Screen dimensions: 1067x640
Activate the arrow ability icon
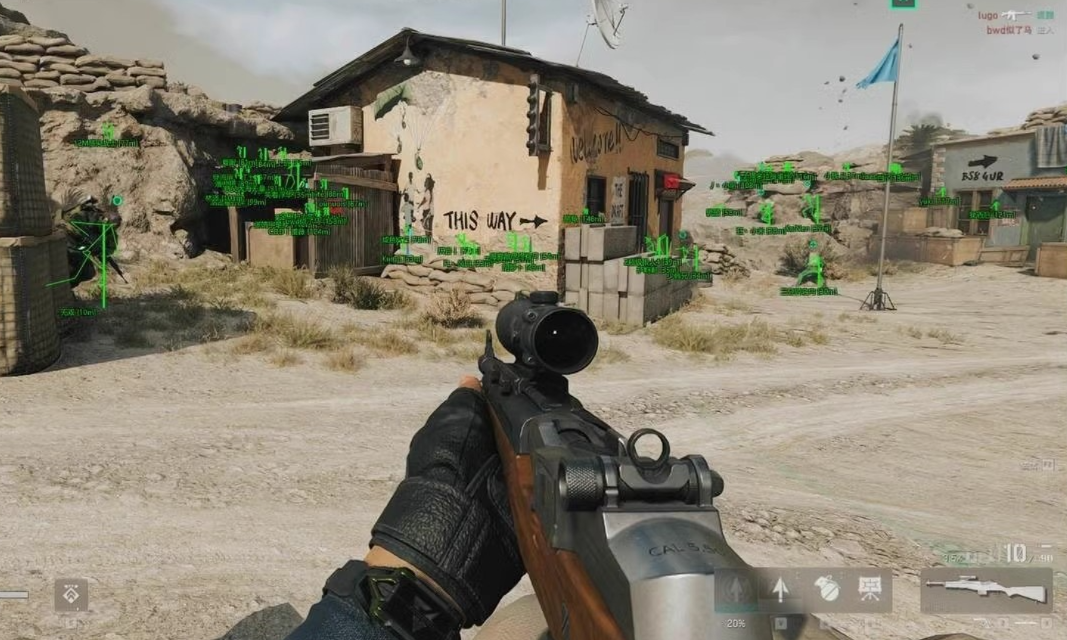point(781,589)
